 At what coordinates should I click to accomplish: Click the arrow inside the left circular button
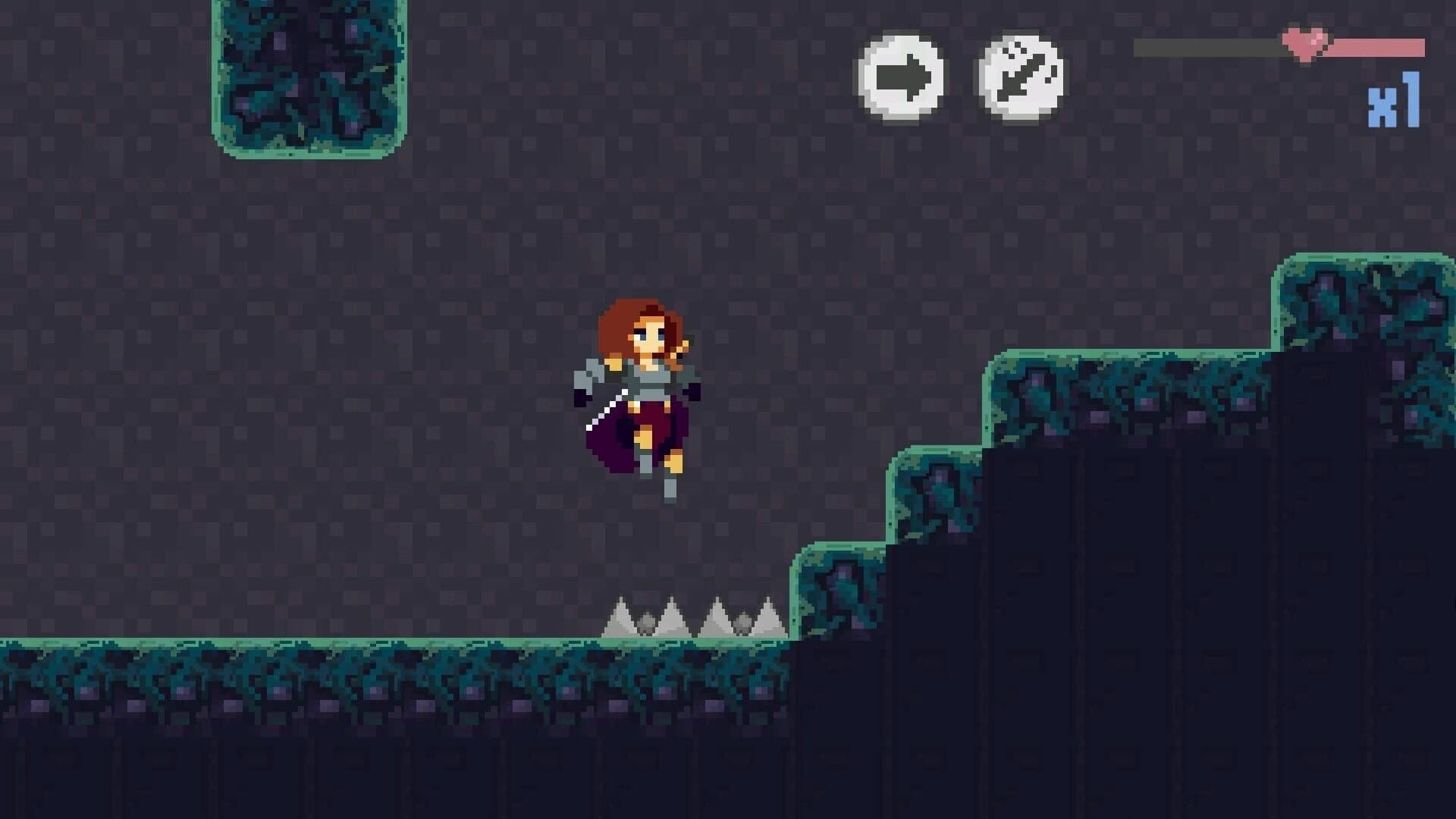pos(902,76)
